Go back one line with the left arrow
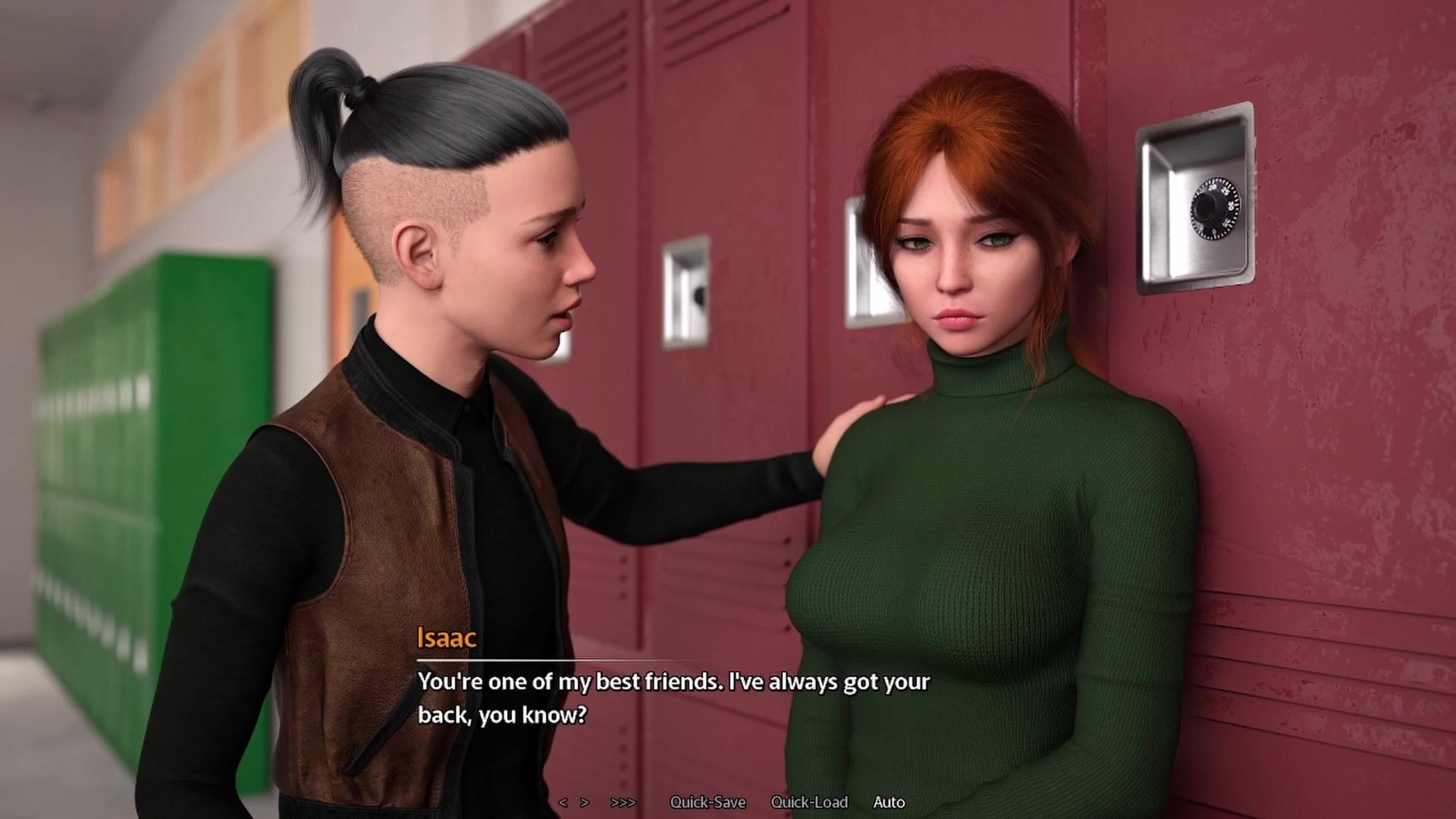1456x819 pixels. (563, 802)
